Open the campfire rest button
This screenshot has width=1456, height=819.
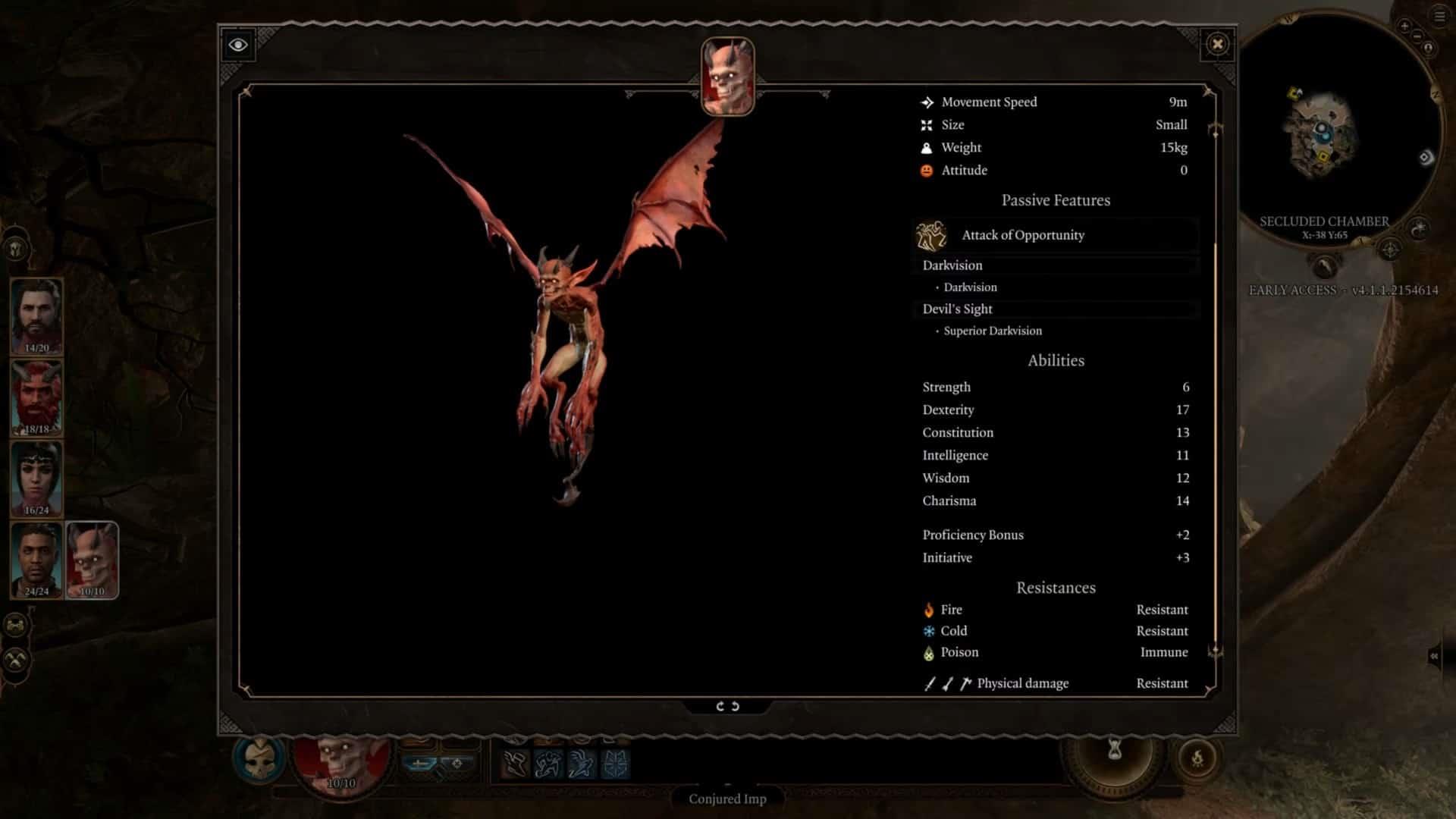[1197, 758]
